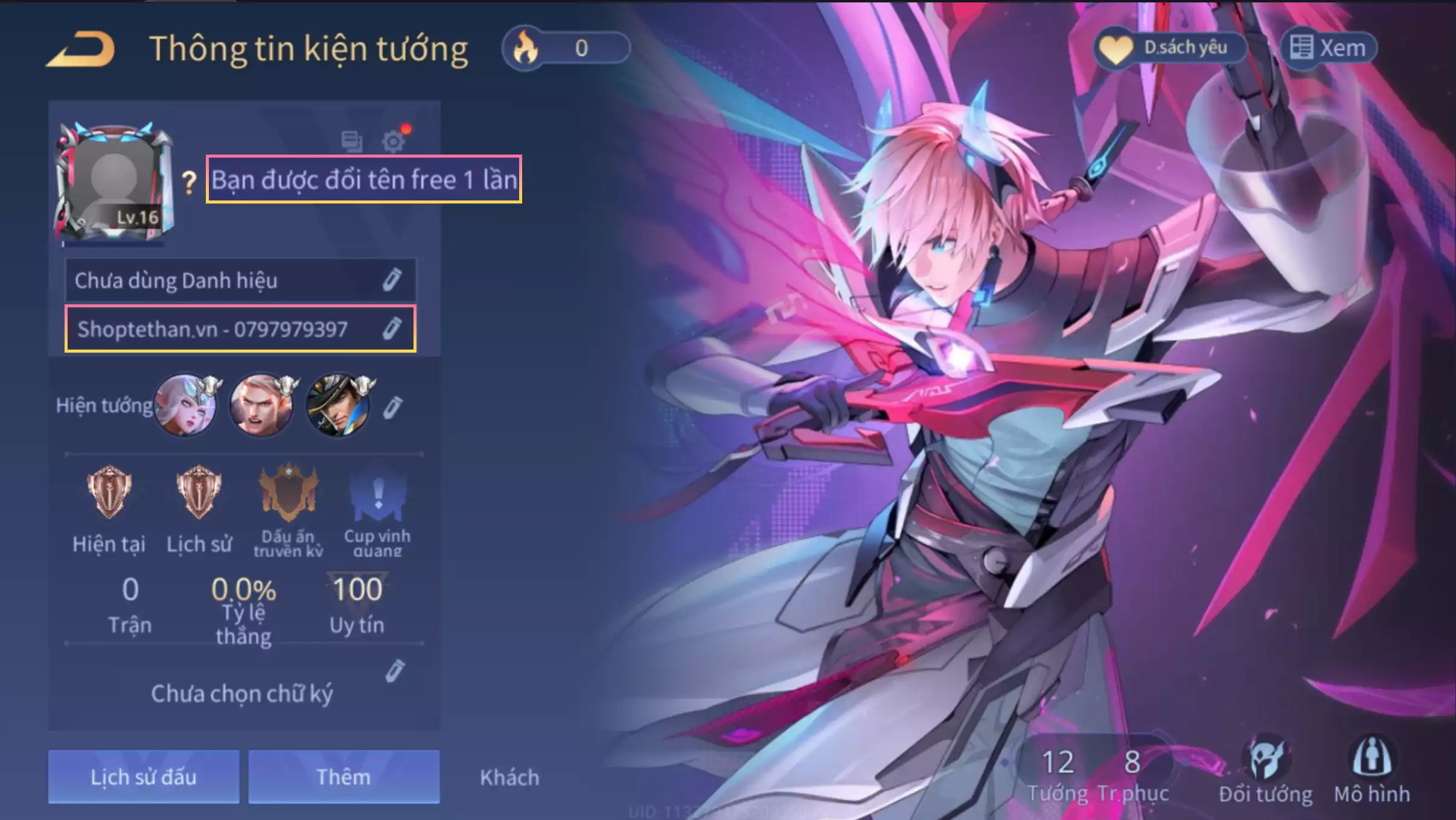This screenshot has width=1456, height=820.
Task: Click the yellow question mark icon
Action: coord(189,182)
